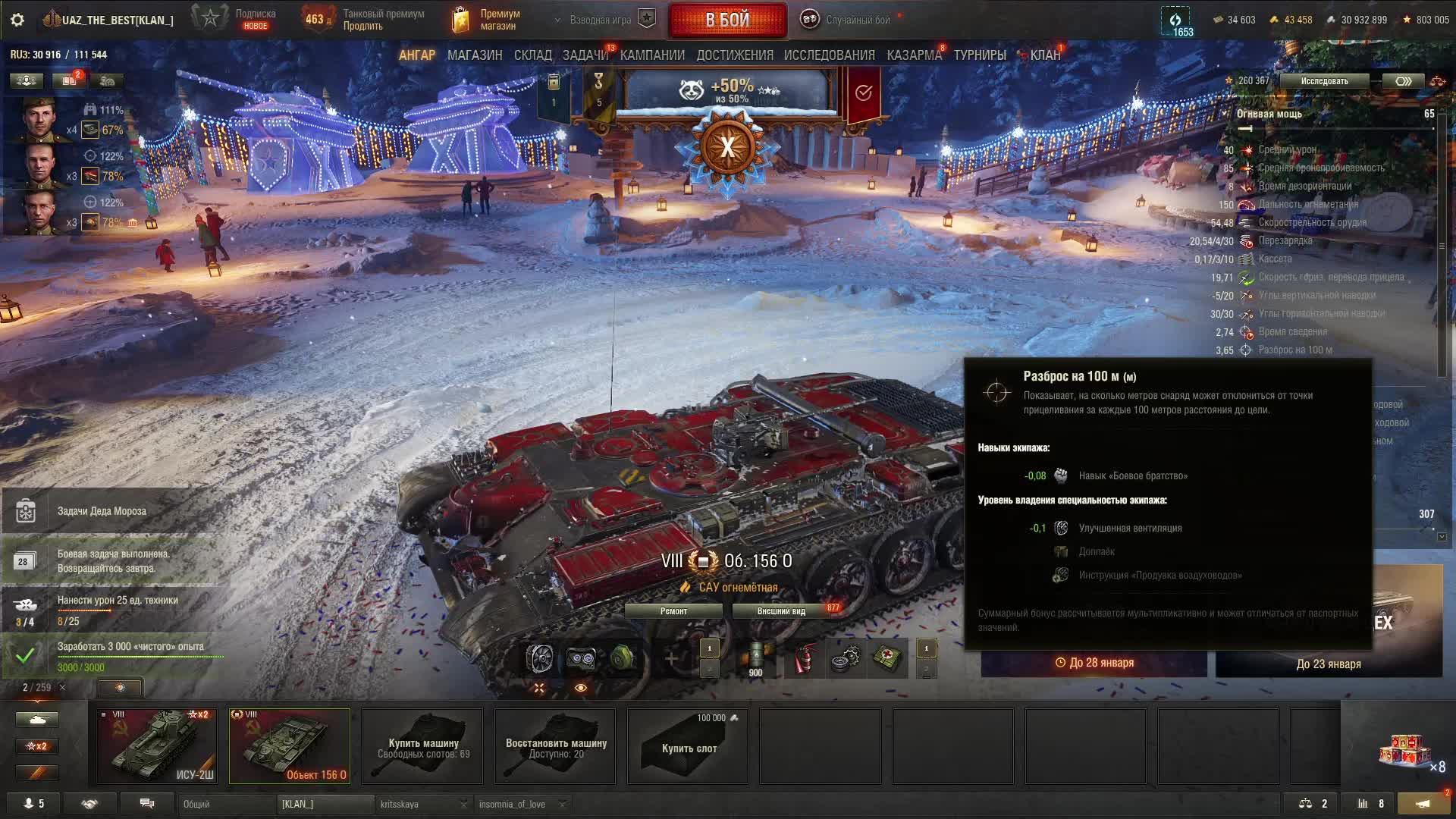1456x819 pixels.
Task: Show the ДОСТИЖЕНИЯ tab
Action: (x=735, y=55)
